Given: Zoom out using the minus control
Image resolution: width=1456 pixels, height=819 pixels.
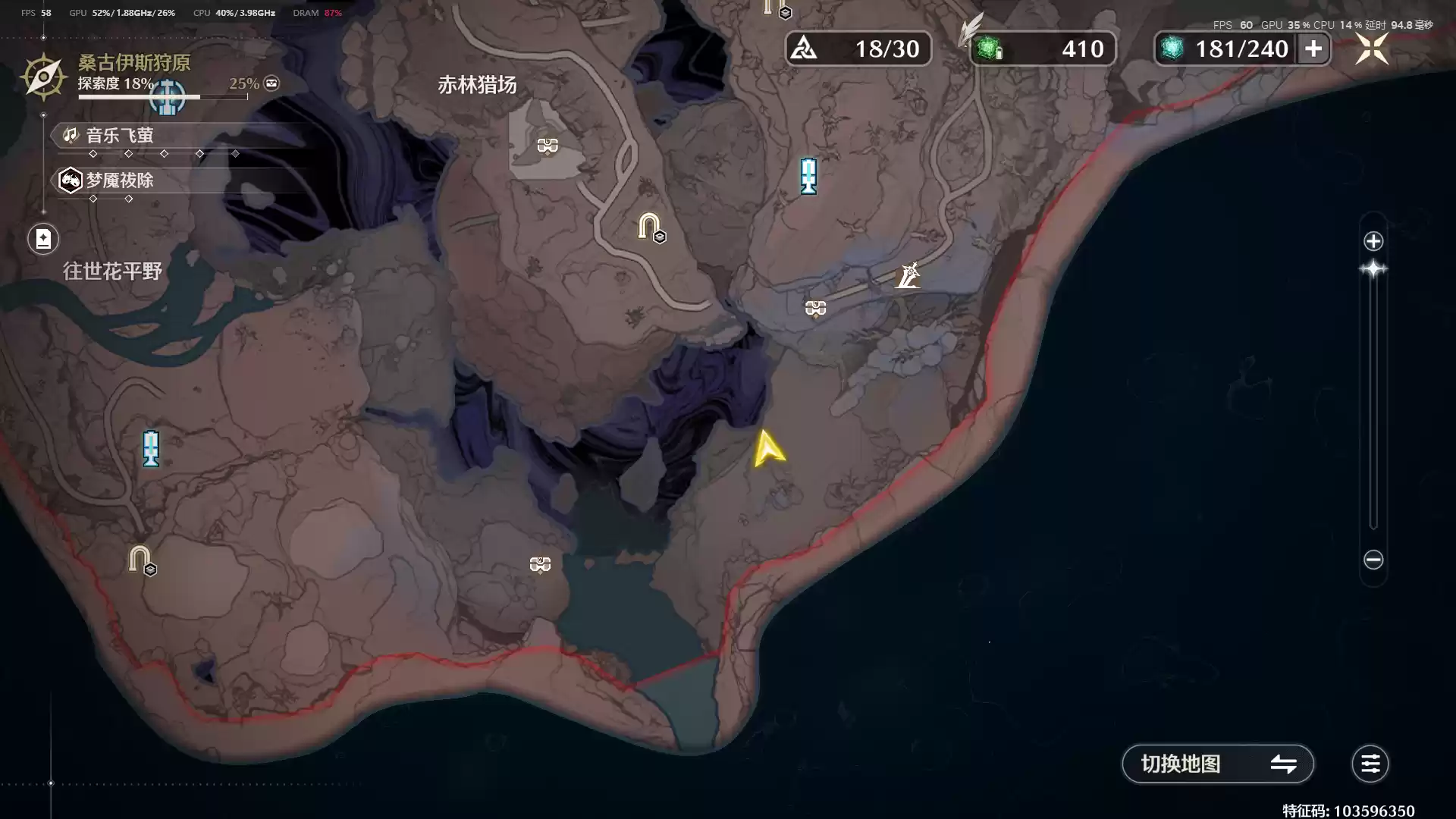Looking at the screenshot, I should click(1373, 560).
